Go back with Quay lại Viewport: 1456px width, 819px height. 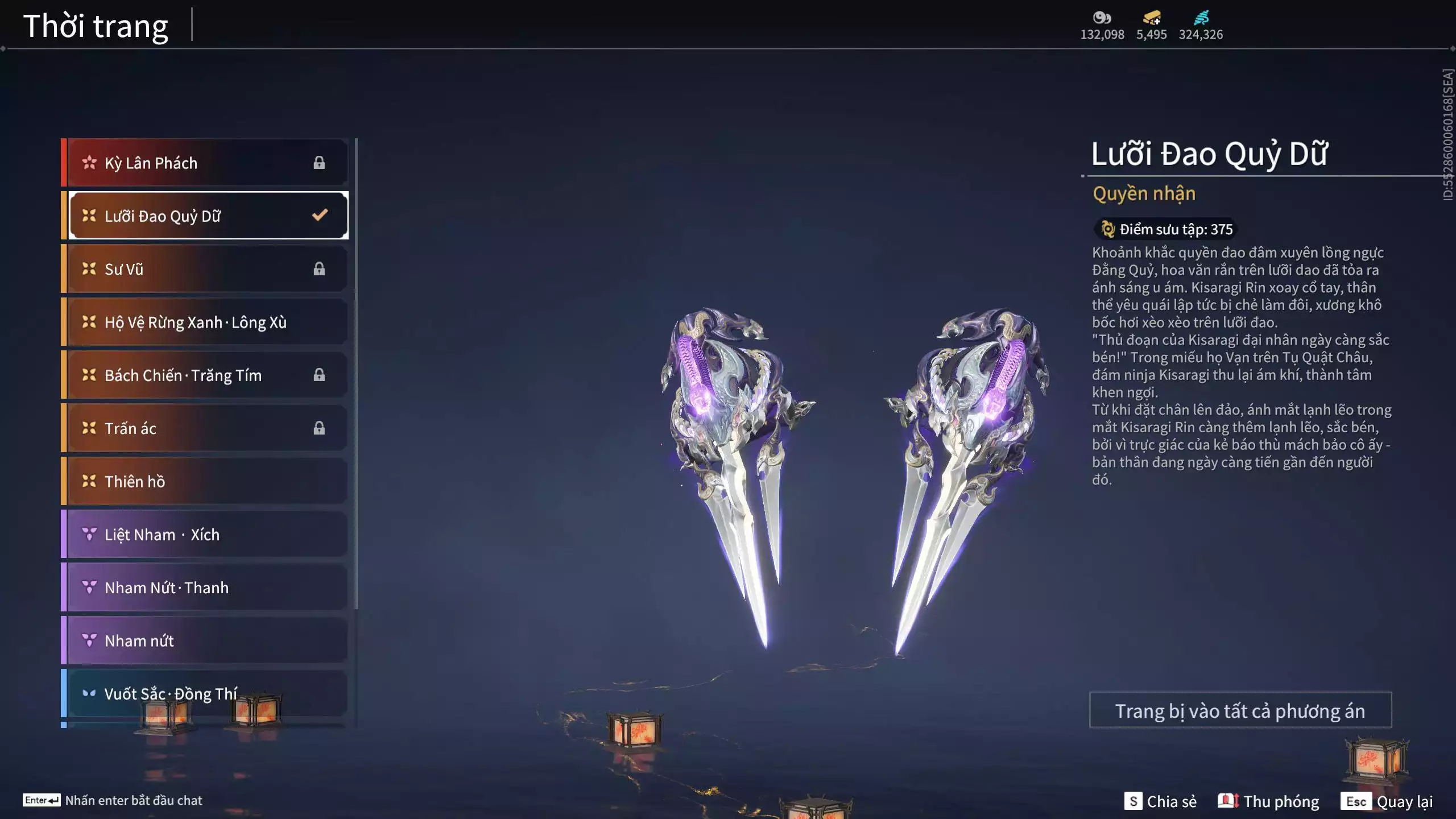(x=1387, y=801)
